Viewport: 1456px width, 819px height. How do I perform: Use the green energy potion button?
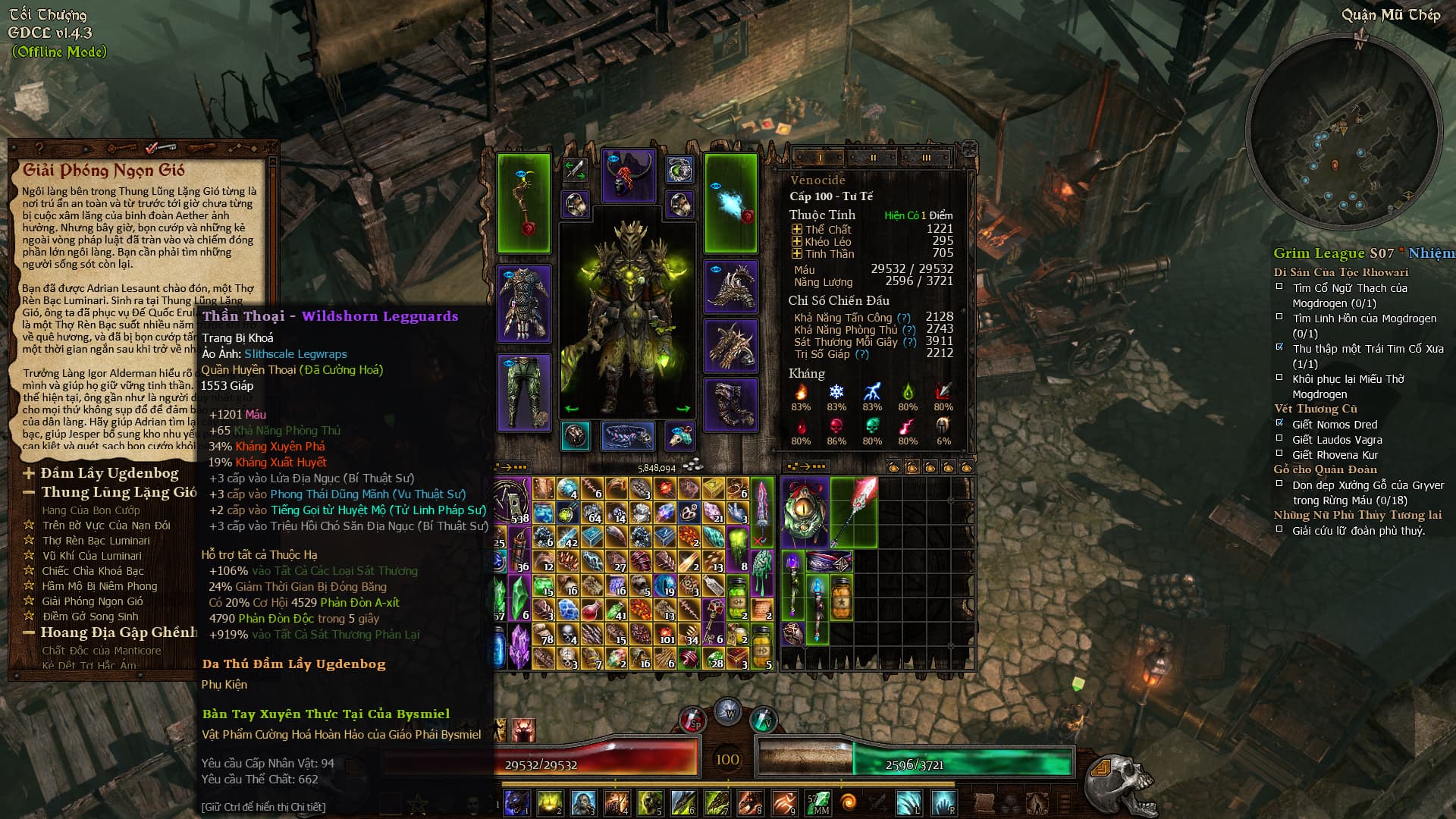(762, 720)
